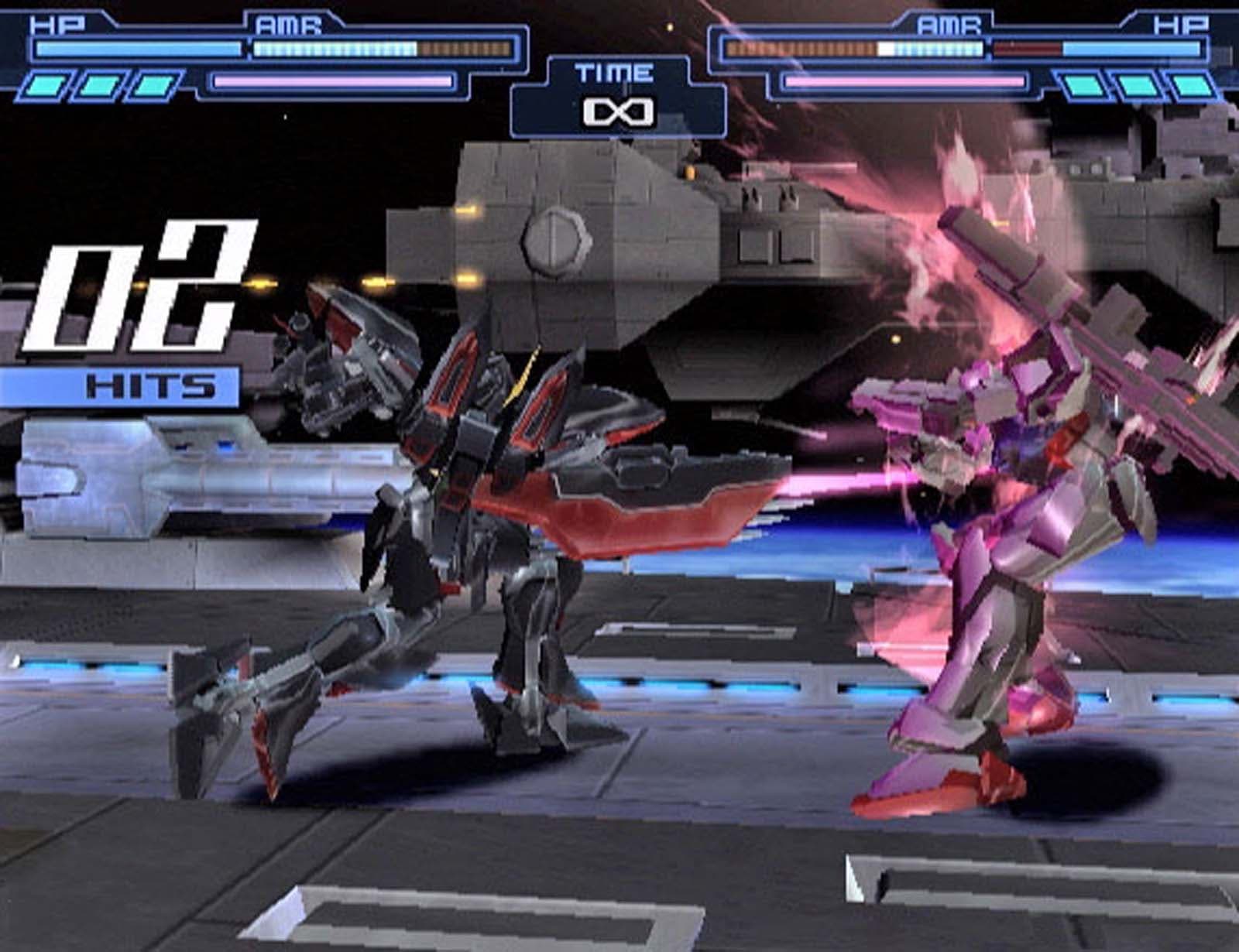The height and width of the screenshot is (952, 1239).
Task: Select the right AMR gauge icon
Action: 949,23
